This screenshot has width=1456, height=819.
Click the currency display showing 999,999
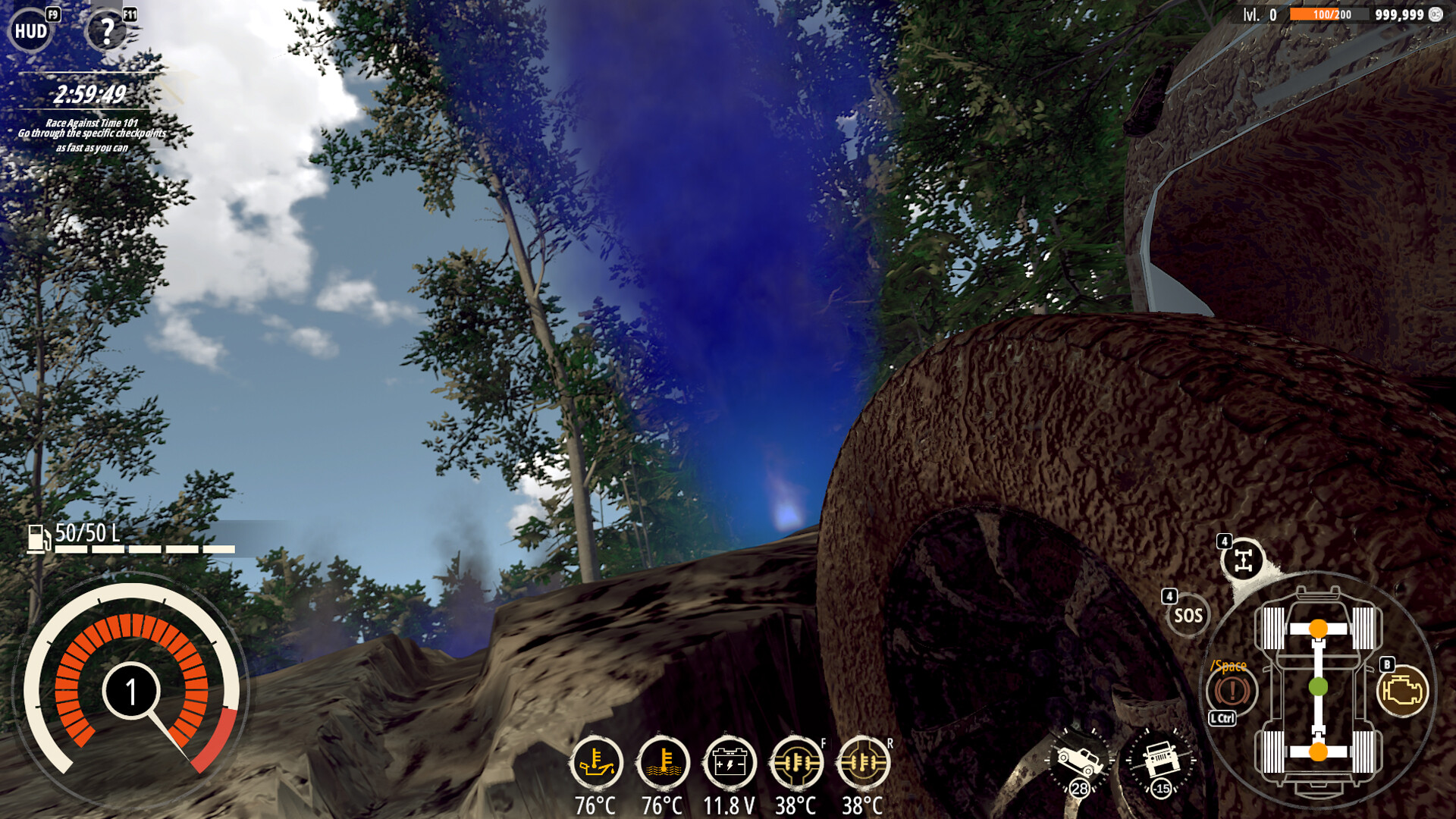[1399, 13]
